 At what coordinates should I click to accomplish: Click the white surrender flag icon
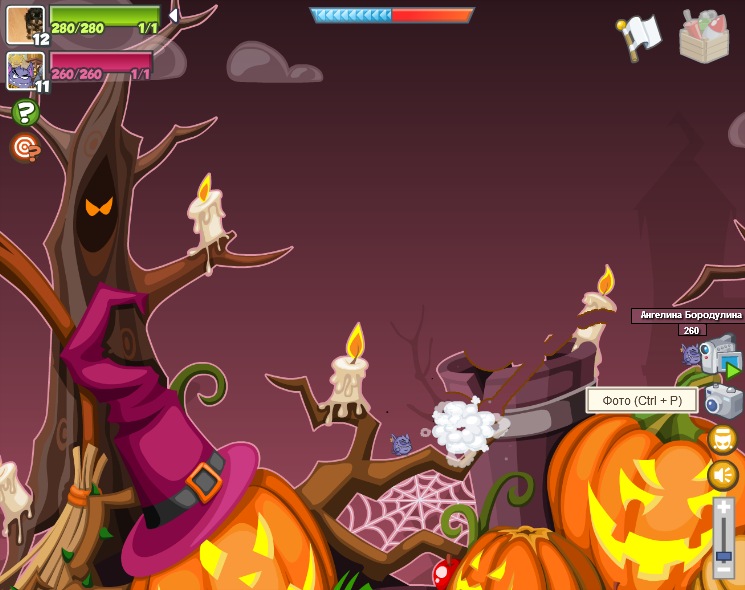tap(641, 36)
